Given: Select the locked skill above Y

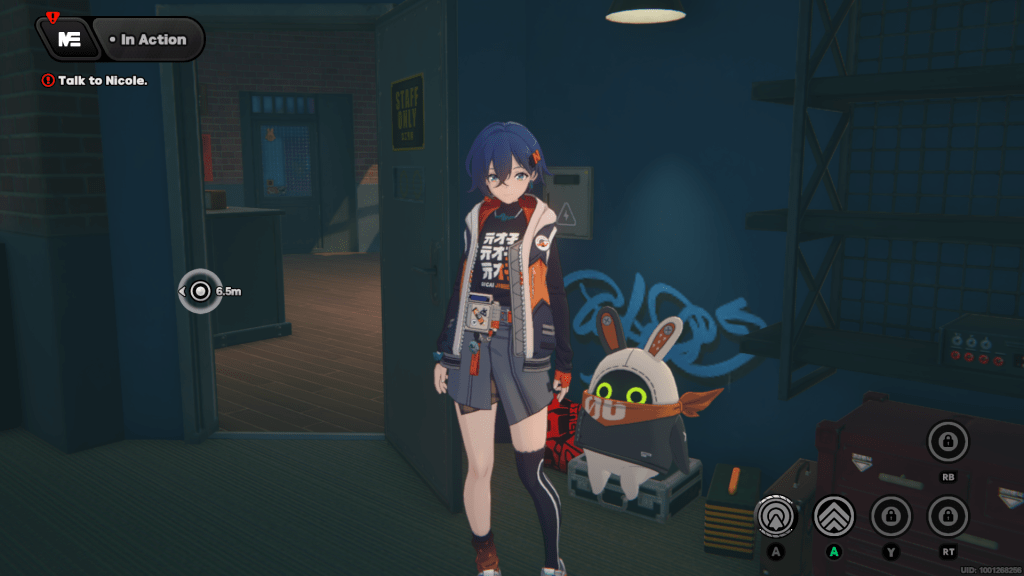Looking at the screenshot, I should click(x=889, y=516).
